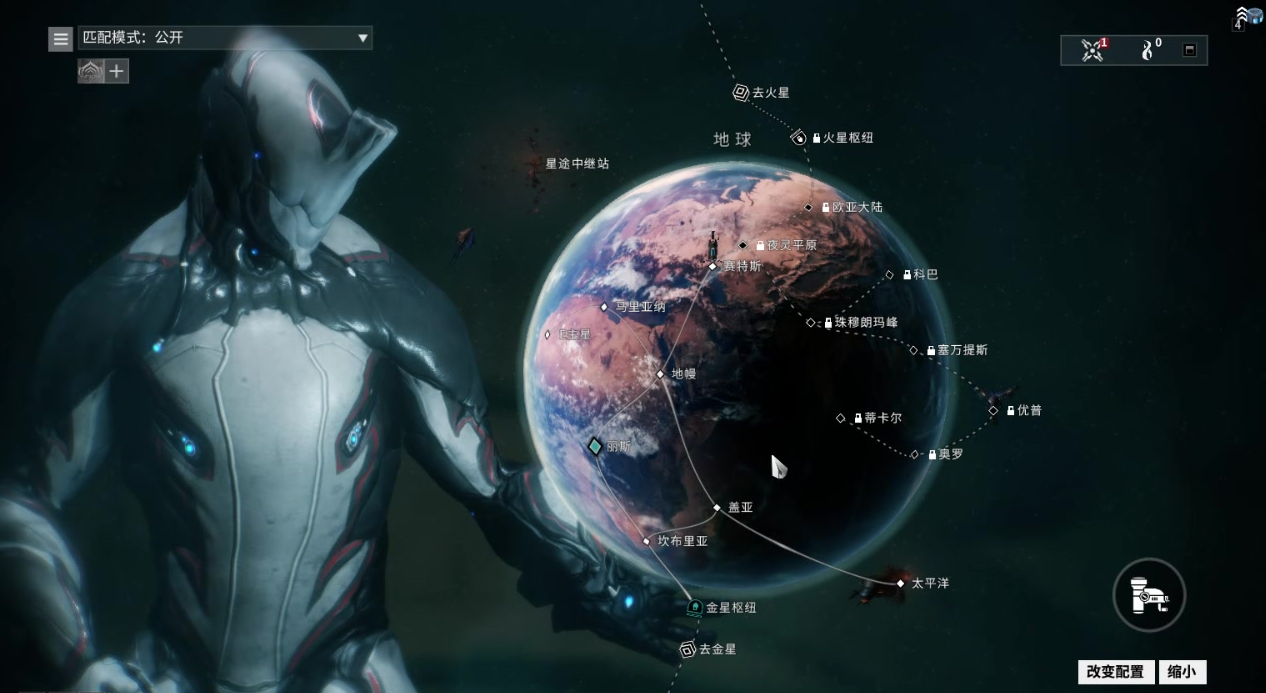Invite a squad member with the plus button

pyautogui.click(x=117, y=71)
